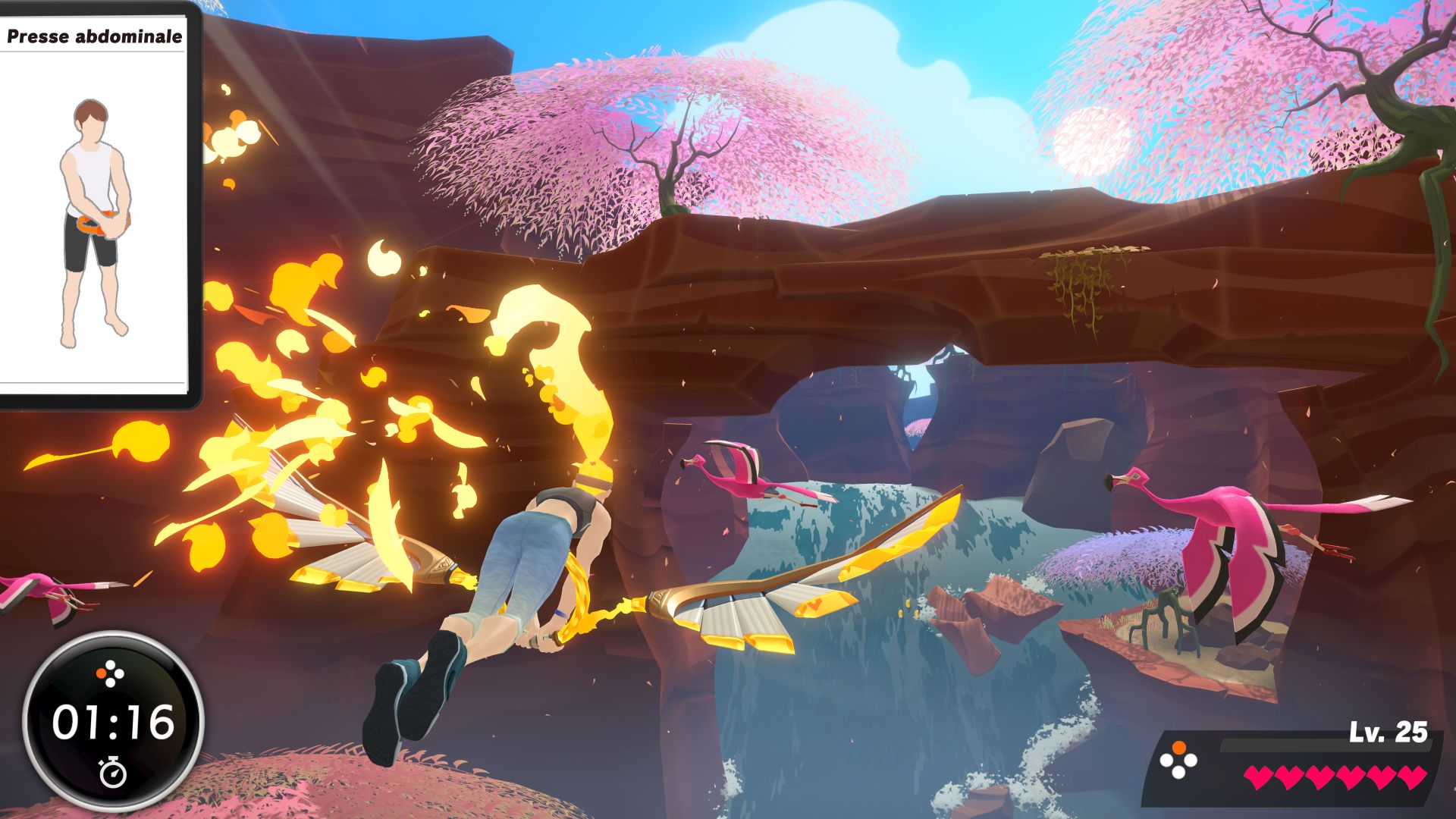Select the button-pad dots icon on the timer

(x=109, y=673)
